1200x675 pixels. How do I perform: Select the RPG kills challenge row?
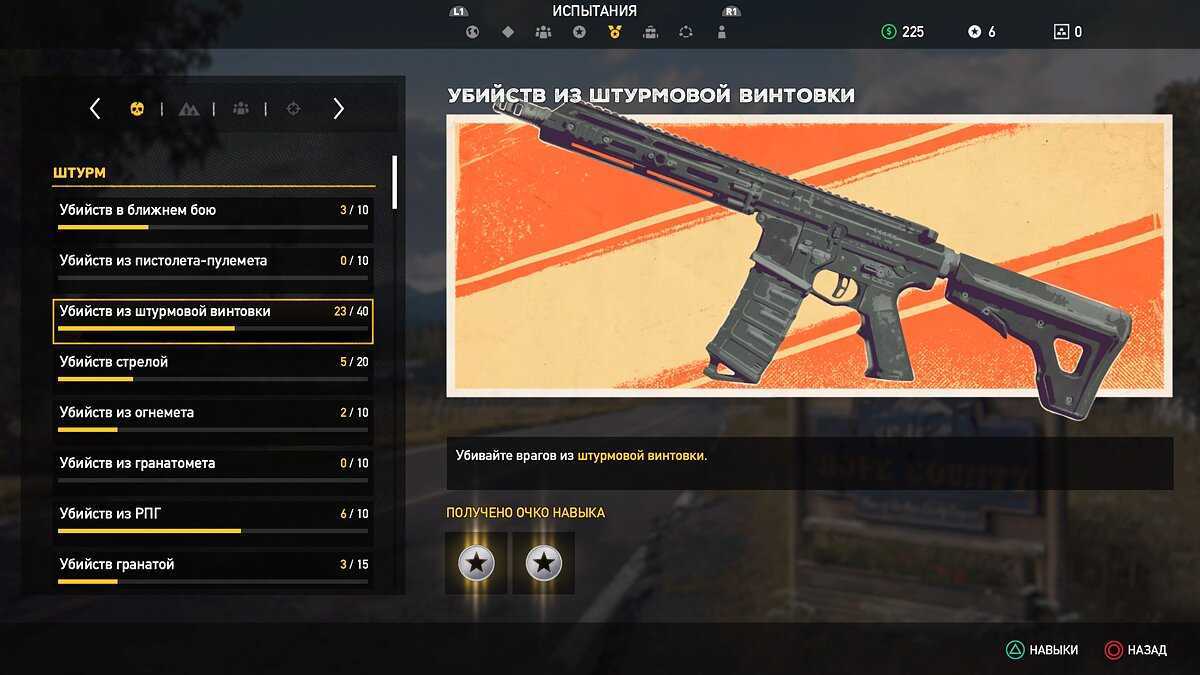pyautogui.click(x=213, y=515)
